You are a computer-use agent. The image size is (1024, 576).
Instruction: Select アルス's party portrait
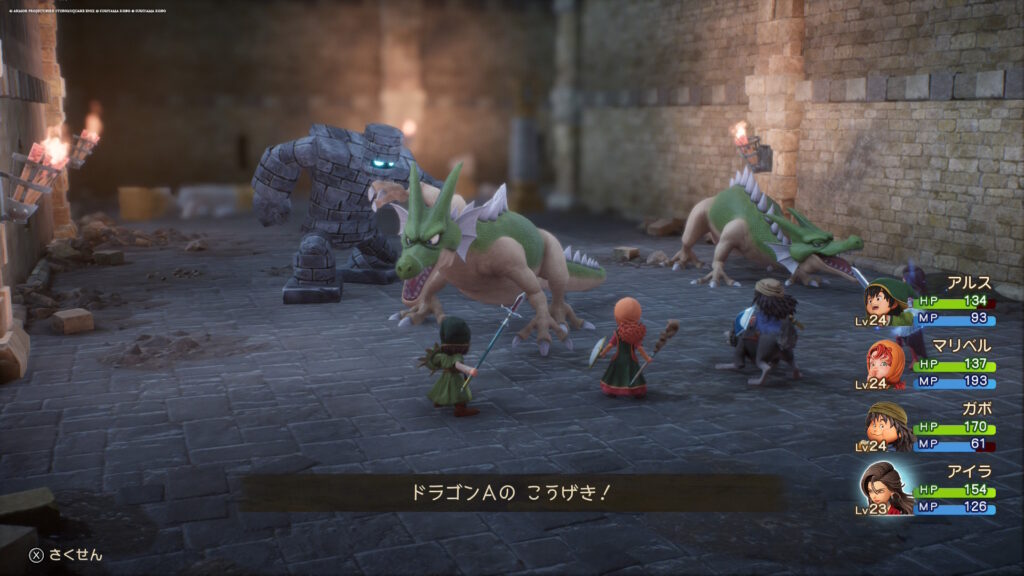click(885, 301)
